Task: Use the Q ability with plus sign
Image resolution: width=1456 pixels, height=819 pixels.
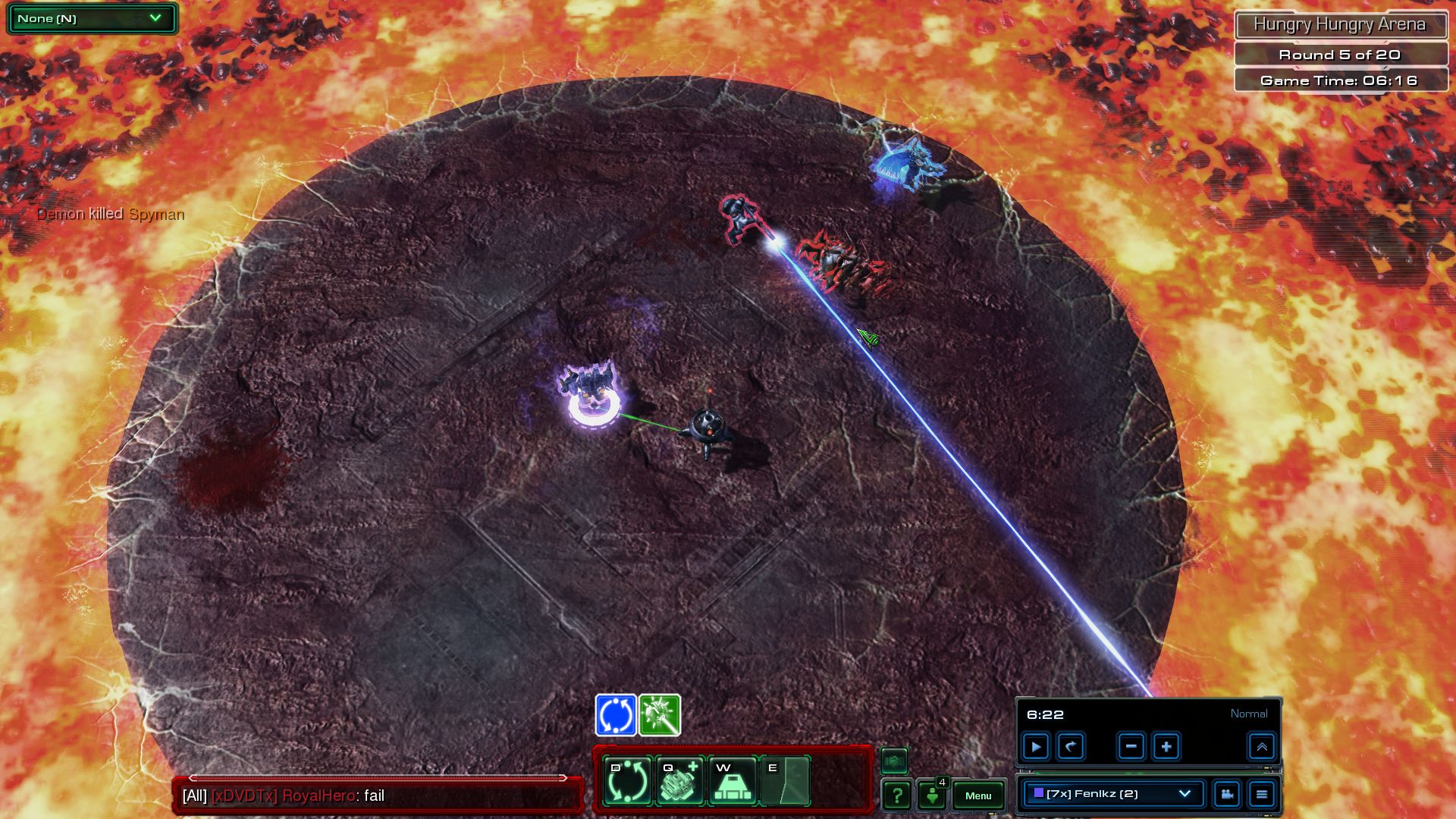Action: pyautogui.click(x=679, y=781)
